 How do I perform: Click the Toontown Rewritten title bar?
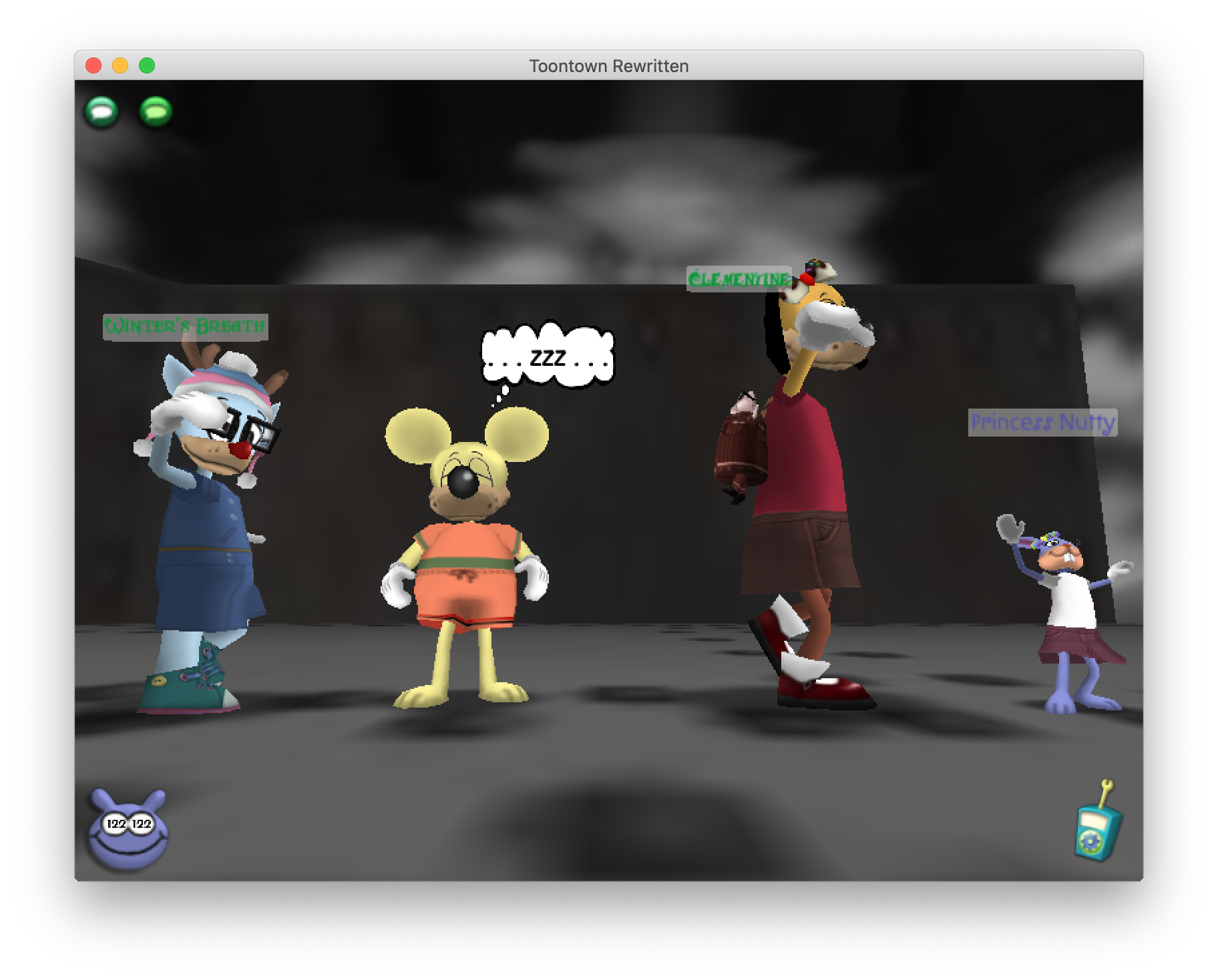point(609,65)
